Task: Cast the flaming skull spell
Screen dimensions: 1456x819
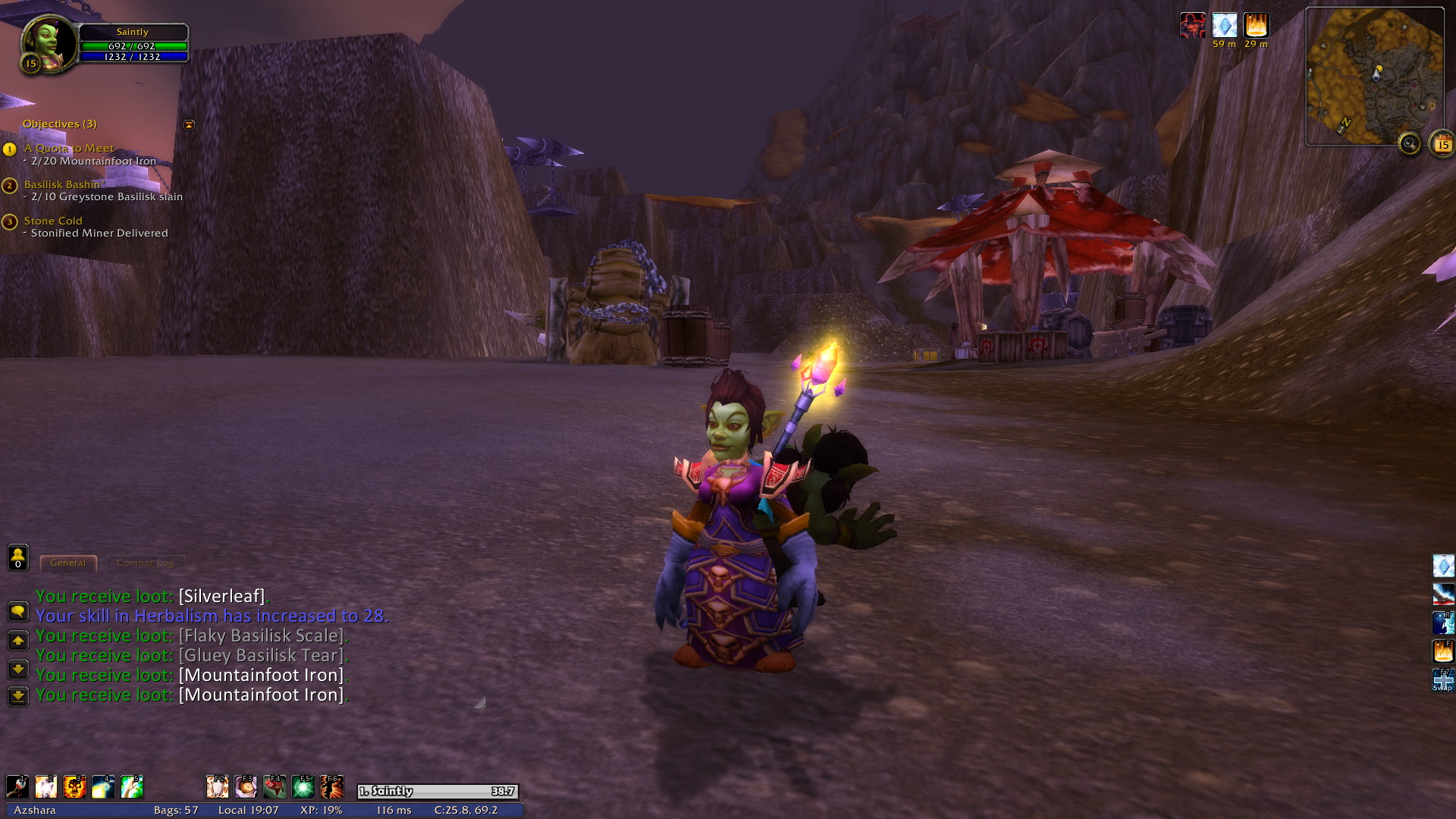Action: pyautogui.click(x=74, y=786)
